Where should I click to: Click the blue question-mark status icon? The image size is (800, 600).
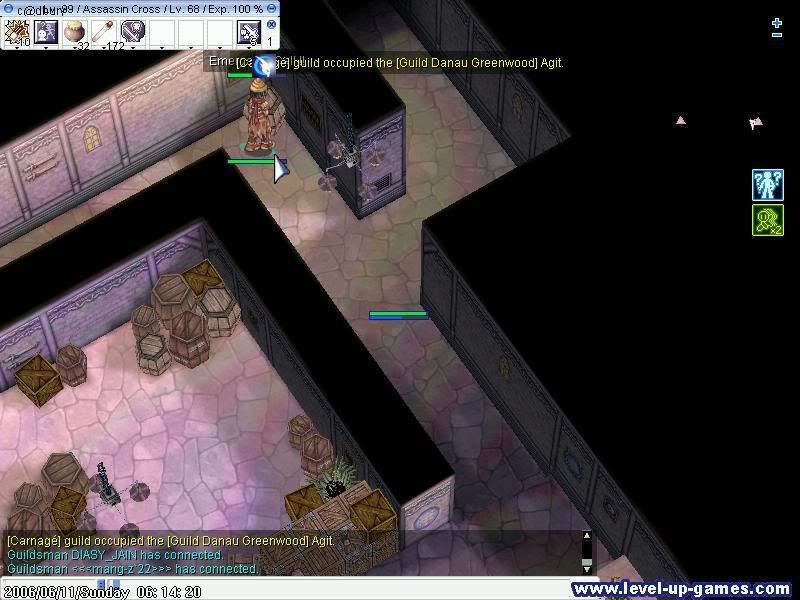point(767,185)
